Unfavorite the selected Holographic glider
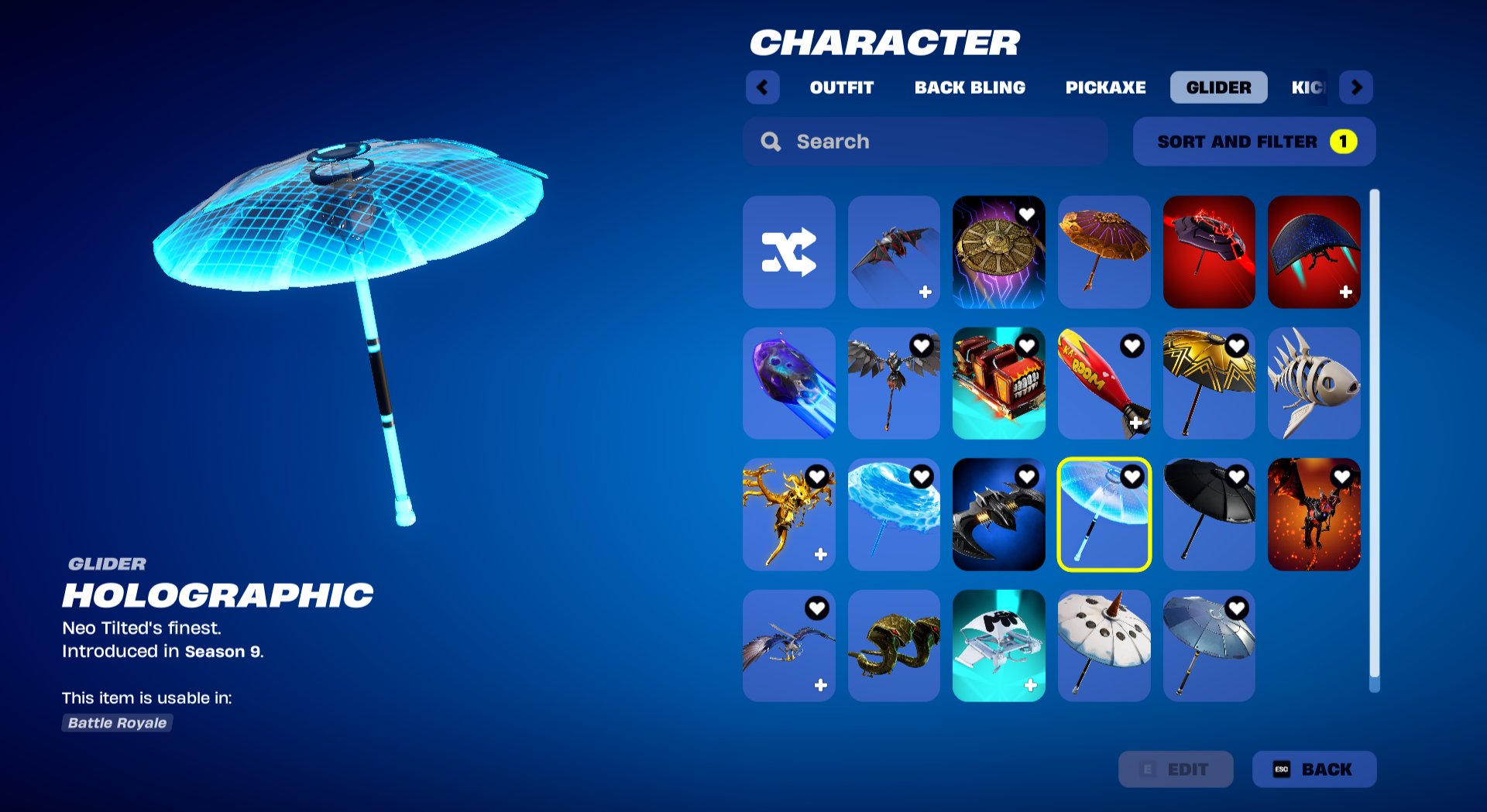 tap(1132, 477)
